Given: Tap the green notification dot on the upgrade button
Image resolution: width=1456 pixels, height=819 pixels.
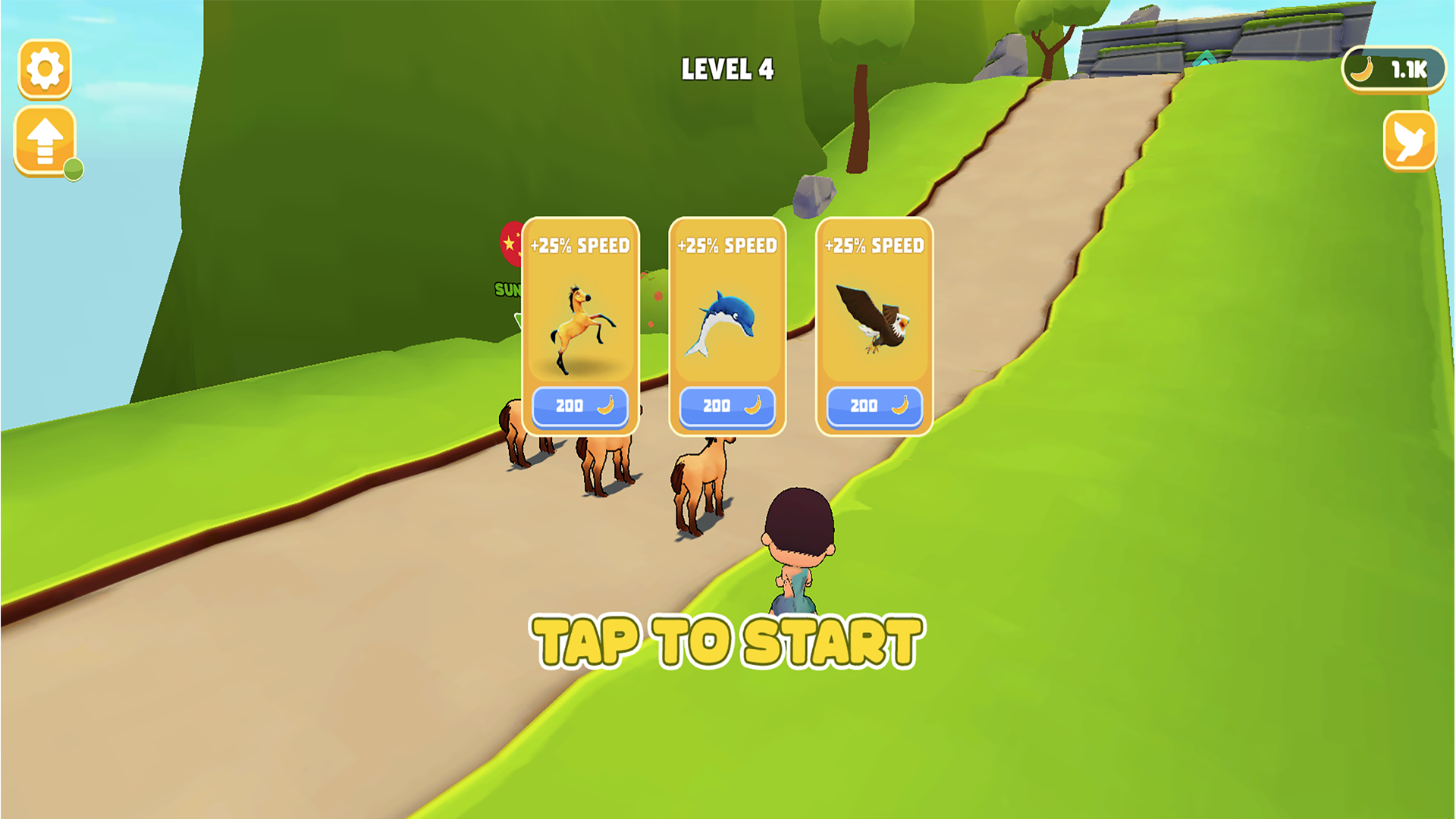Looking at the screenshot, I should pos(74,170).
